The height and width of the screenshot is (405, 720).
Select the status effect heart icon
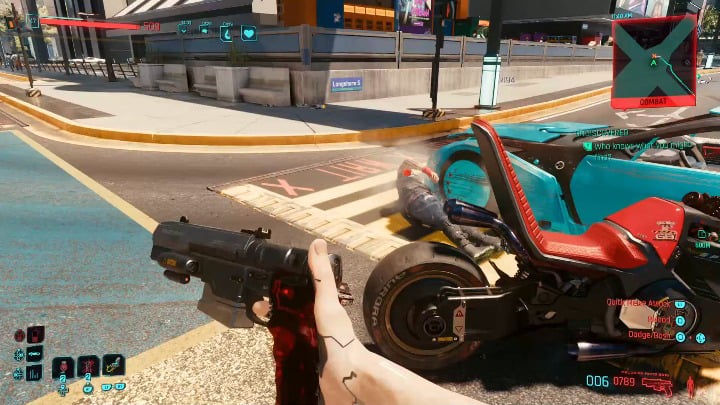[x=248, y=33]
